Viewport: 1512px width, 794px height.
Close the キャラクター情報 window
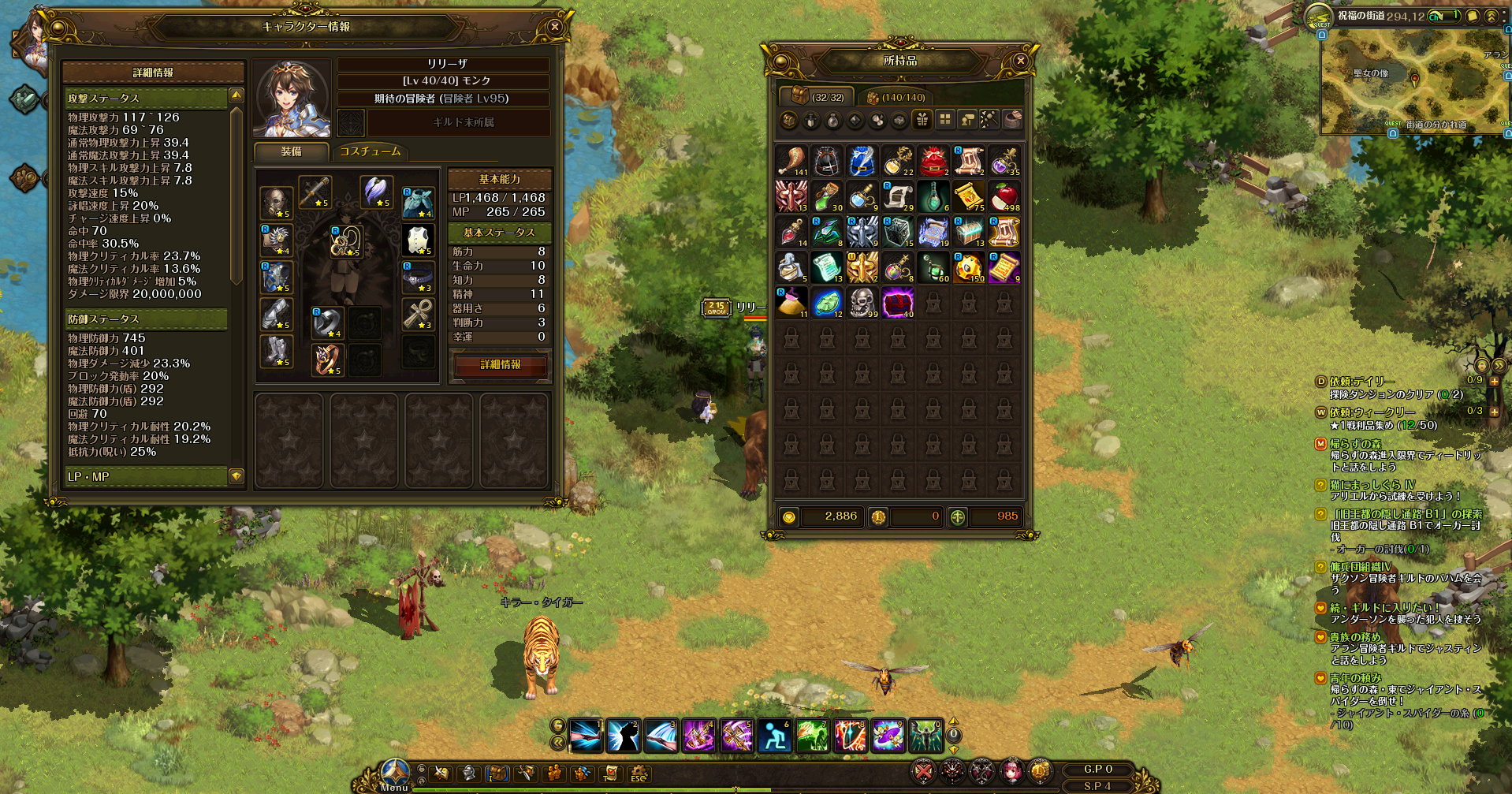[554, 27]
